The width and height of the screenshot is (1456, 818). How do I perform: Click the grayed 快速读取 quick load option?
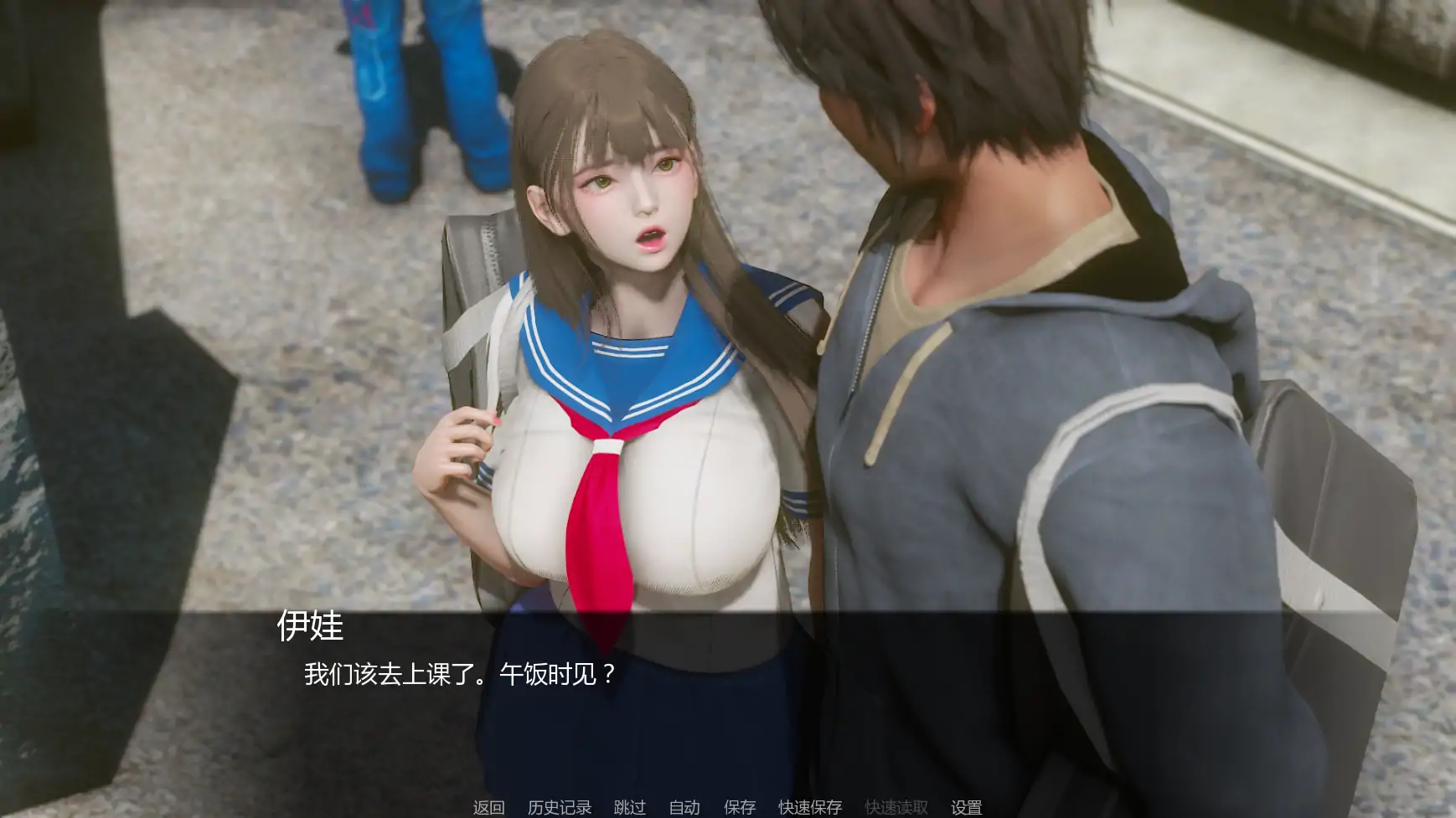click(896, 806)
